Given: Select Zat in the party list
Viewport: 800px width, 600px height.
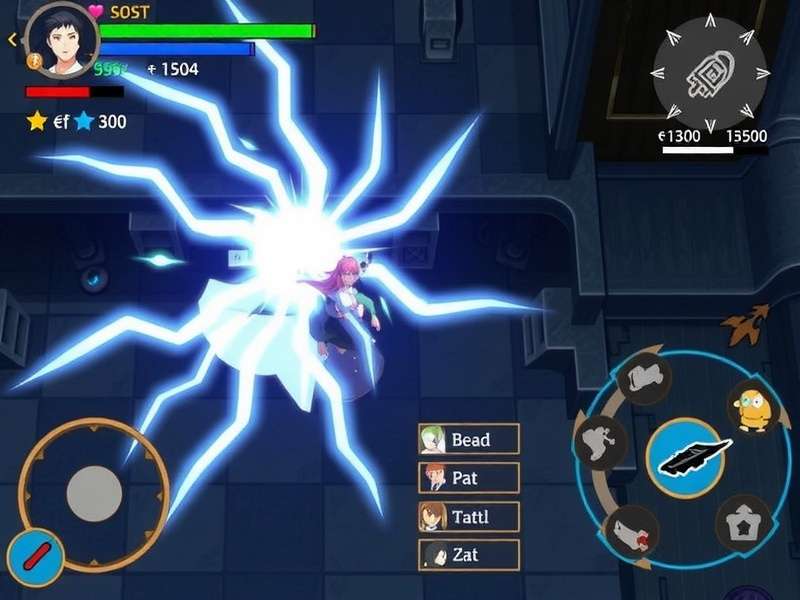Looking at the screenshot, I should [x=469, y=555].
